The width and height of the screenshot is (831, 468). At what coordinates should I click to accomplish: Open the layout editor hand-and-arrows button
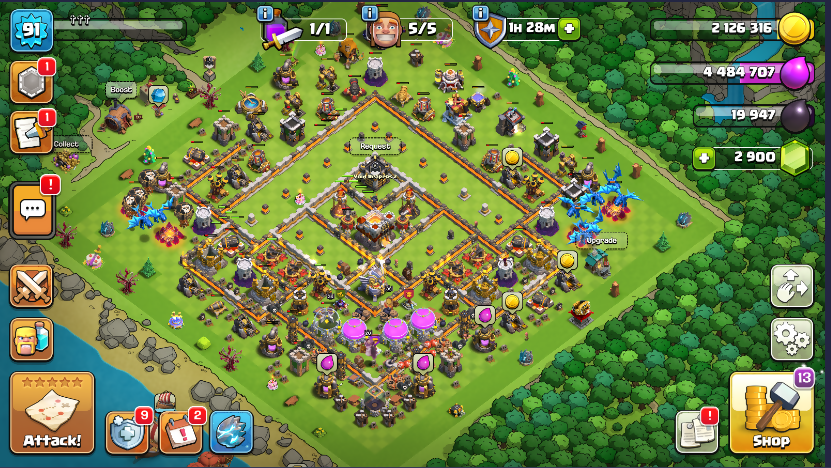791,286
